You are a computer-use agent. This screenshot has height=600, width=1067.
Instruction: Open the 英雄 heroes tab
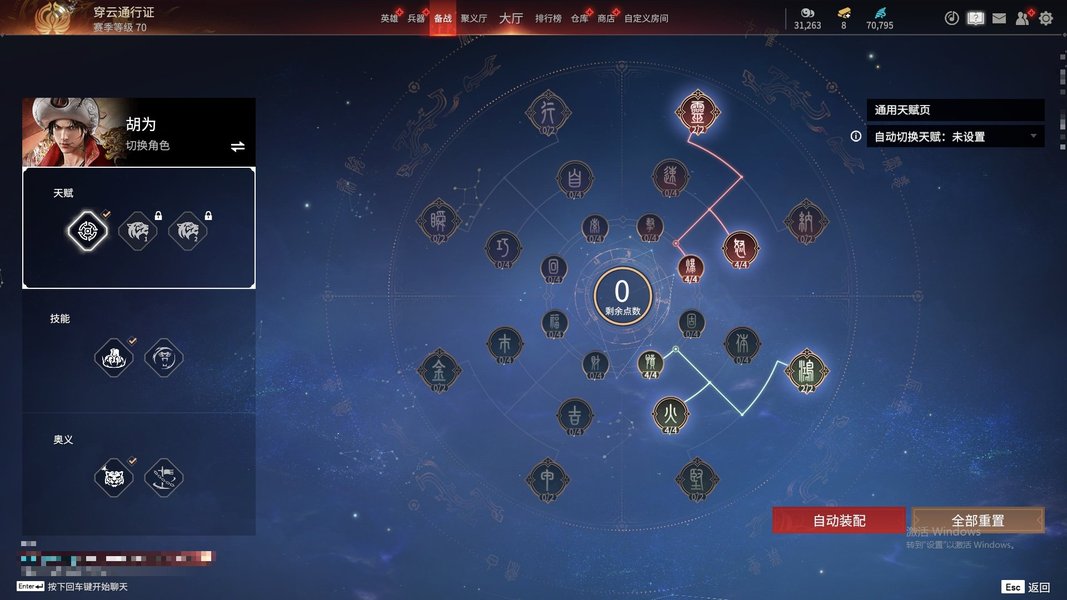[389, 18]
